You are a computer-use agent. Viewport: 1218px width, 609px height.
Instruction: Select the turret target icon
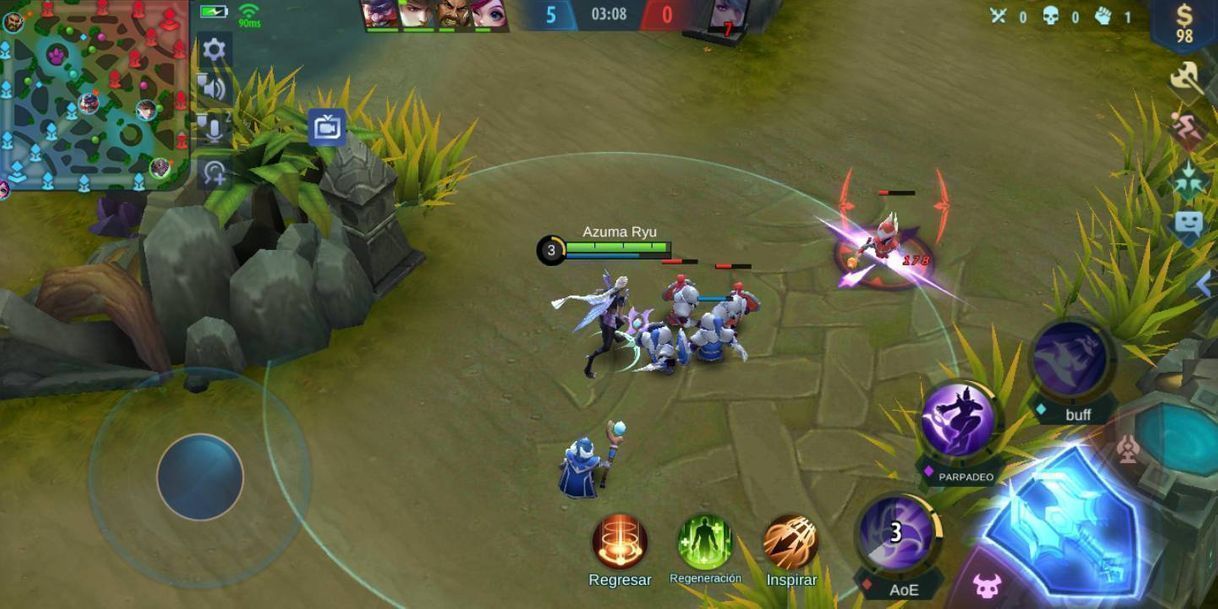[x=1127, y=450]
